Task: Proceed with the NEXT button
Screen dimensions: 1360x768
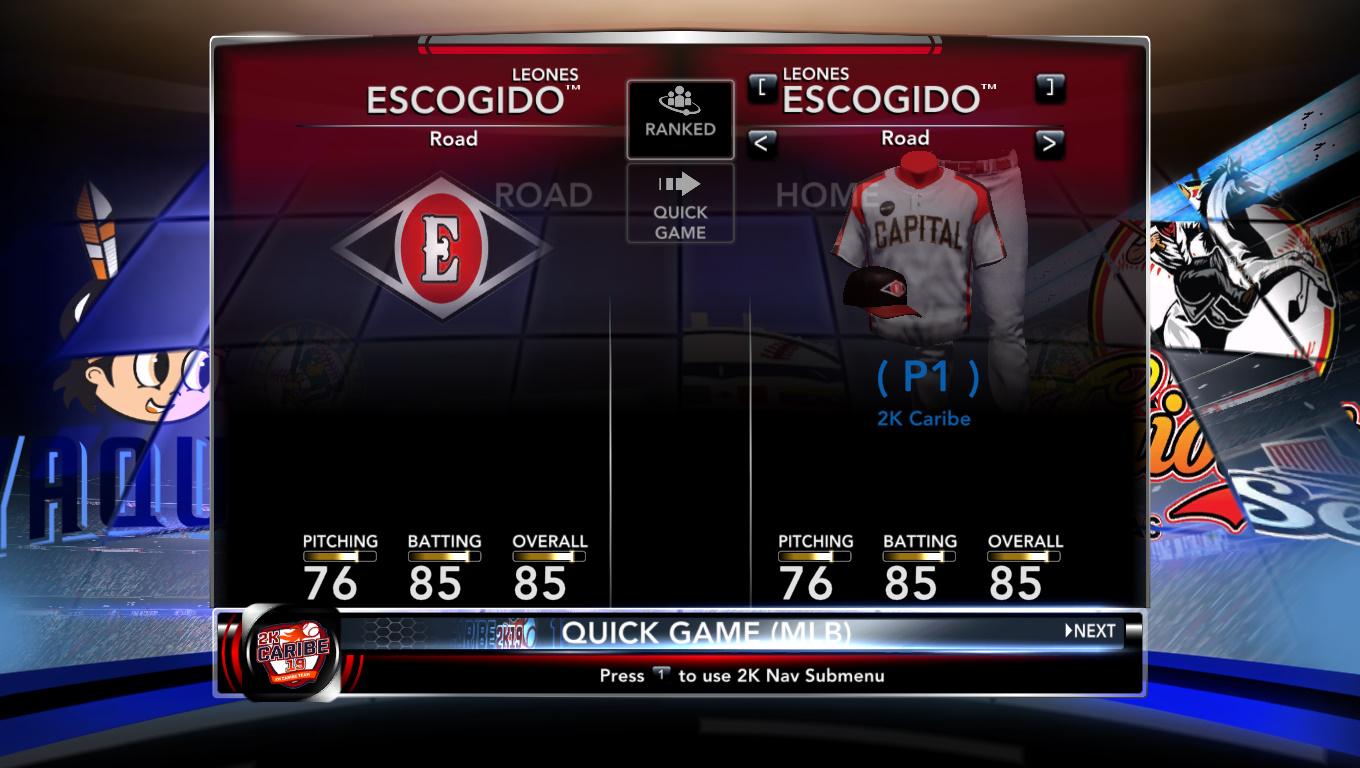Action: click(1090, 631)
